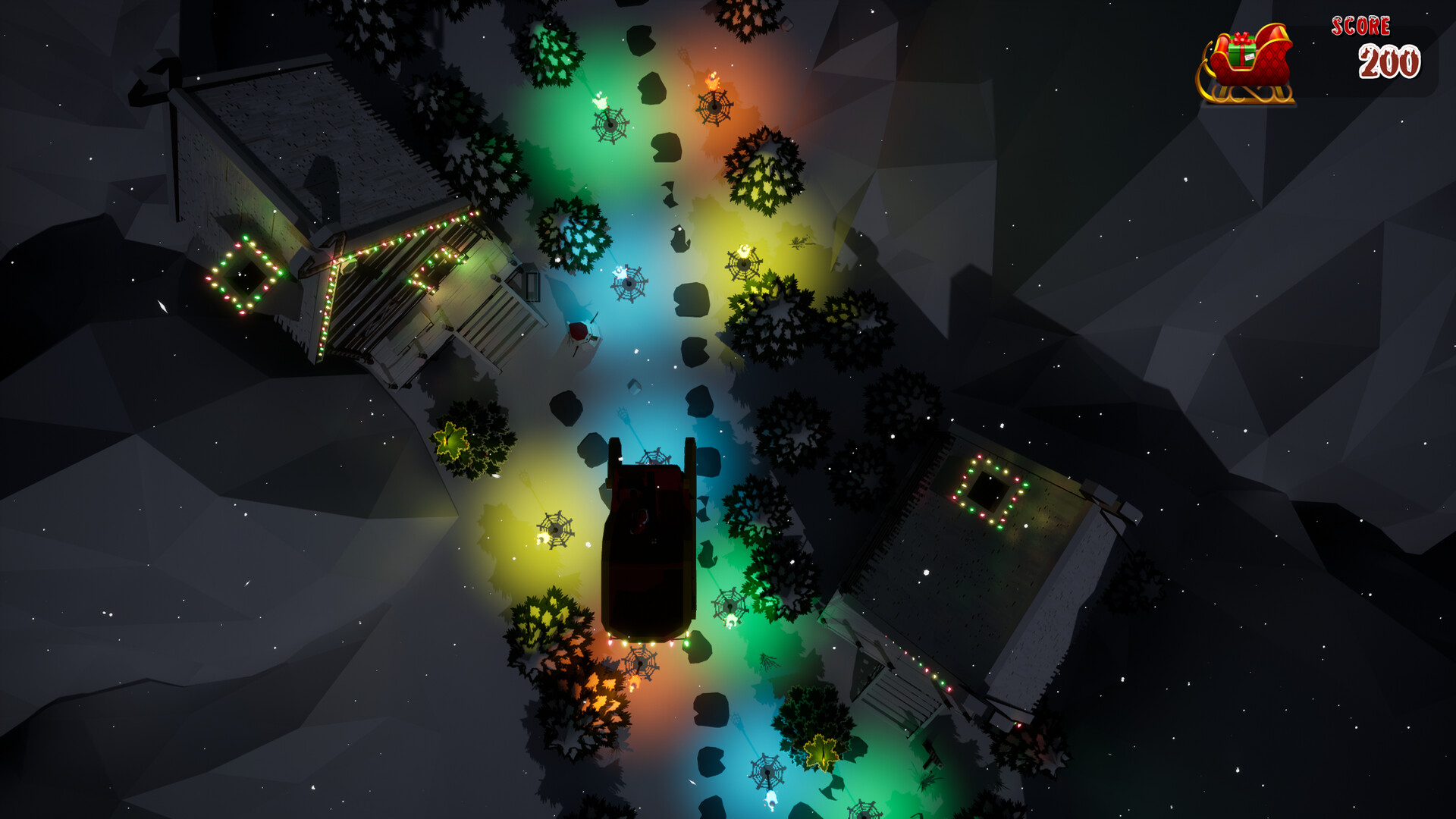Click the spider web in the blue light zone
The width and height of the screenshot is (1456, 819).
[x=628, y=284]
